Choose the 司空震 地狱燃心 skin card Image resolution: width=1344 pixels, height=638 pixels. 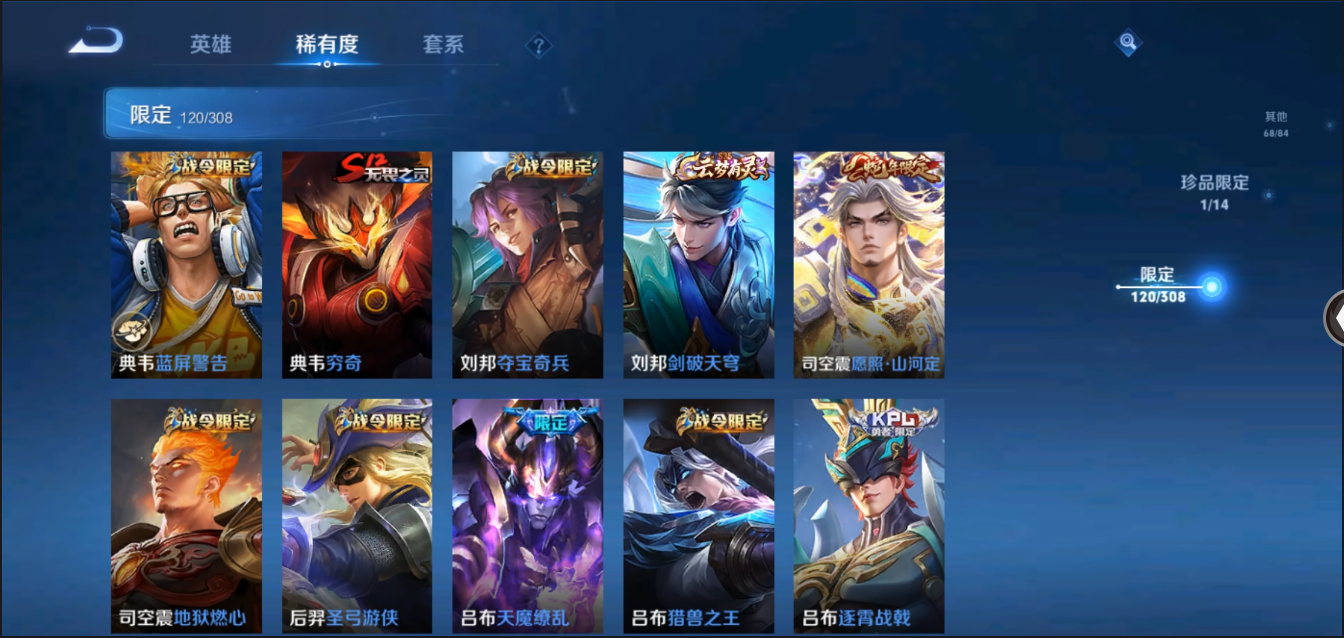186,515
